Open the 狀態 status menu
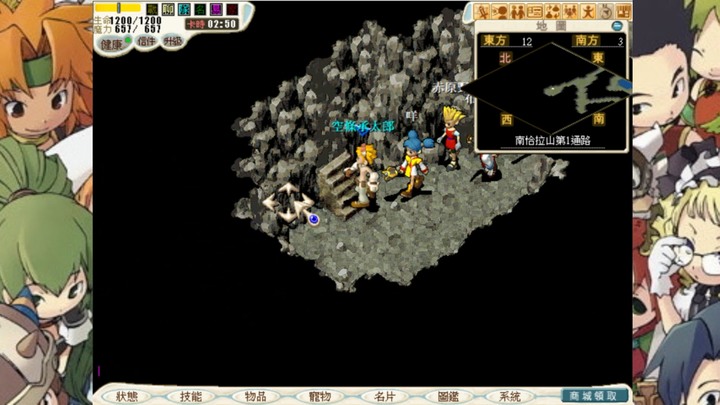720x405 pixels. [127, 396]
